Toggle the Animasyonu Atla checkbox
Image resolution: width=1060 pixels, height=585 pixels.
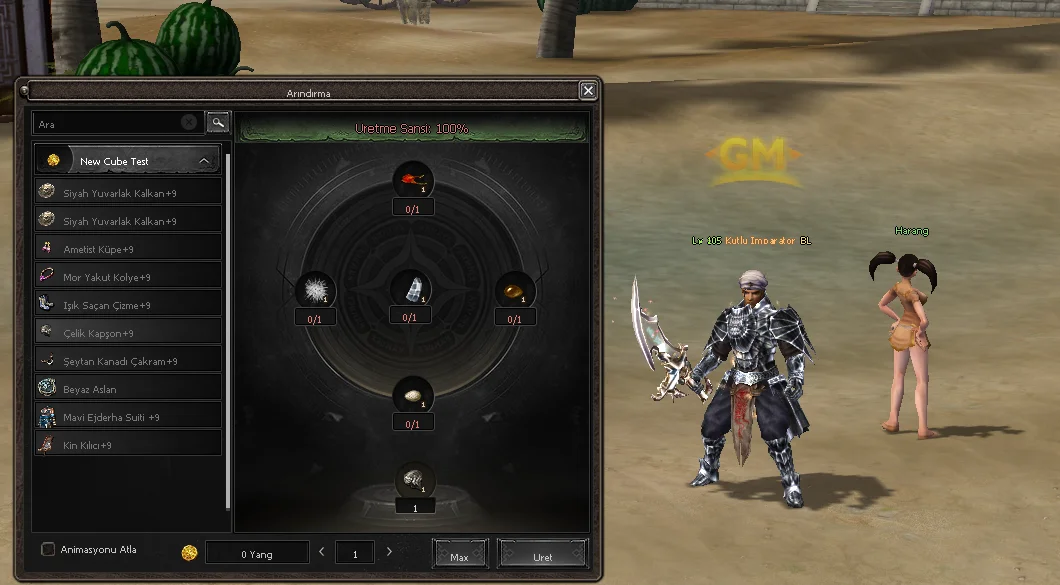[48, 549]
